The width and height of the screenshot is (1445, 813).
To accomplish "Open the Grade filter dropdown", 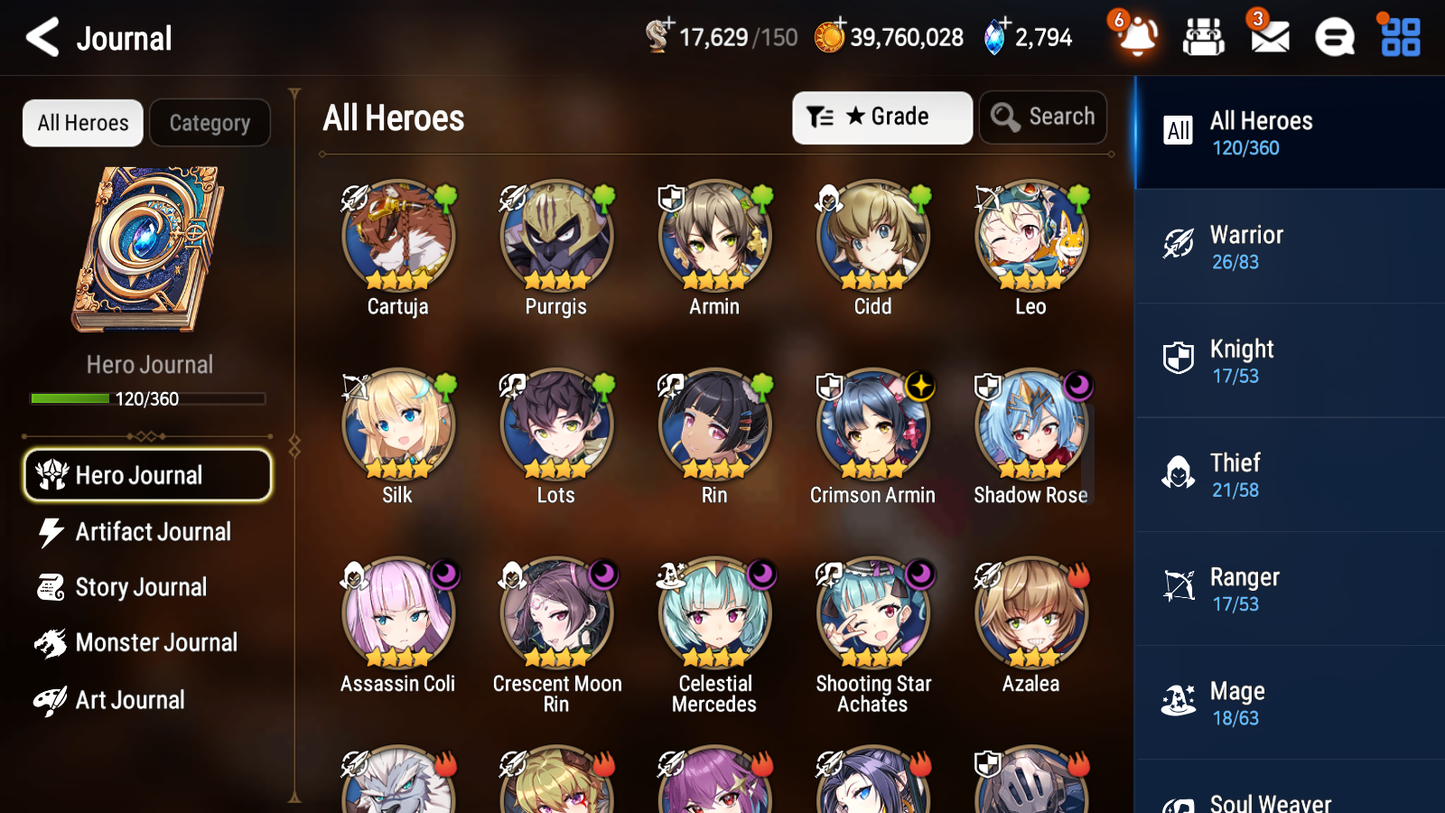I will [x=882, y=117].
